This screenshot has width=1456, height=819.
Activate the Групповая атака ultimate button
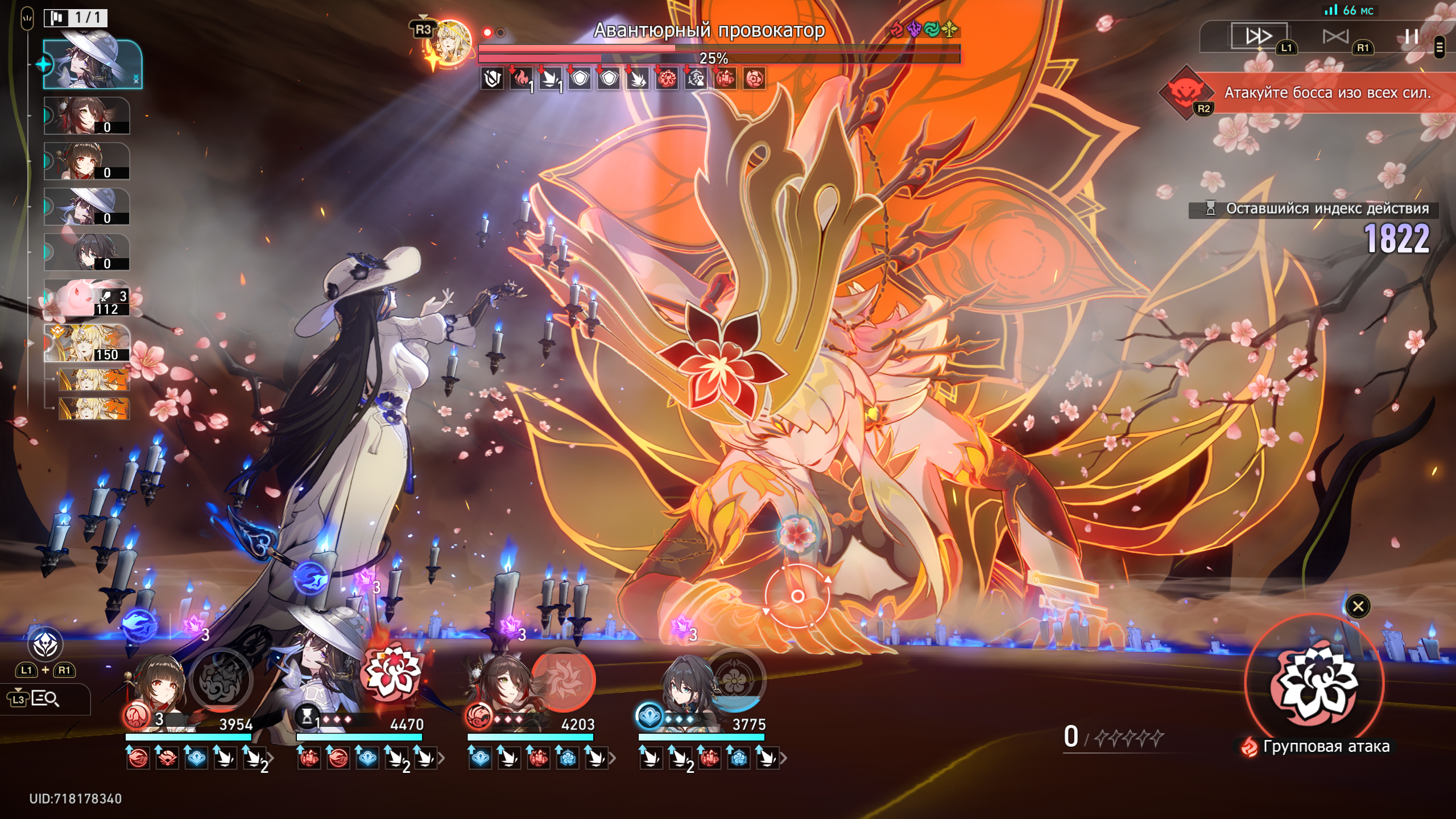1314,683
